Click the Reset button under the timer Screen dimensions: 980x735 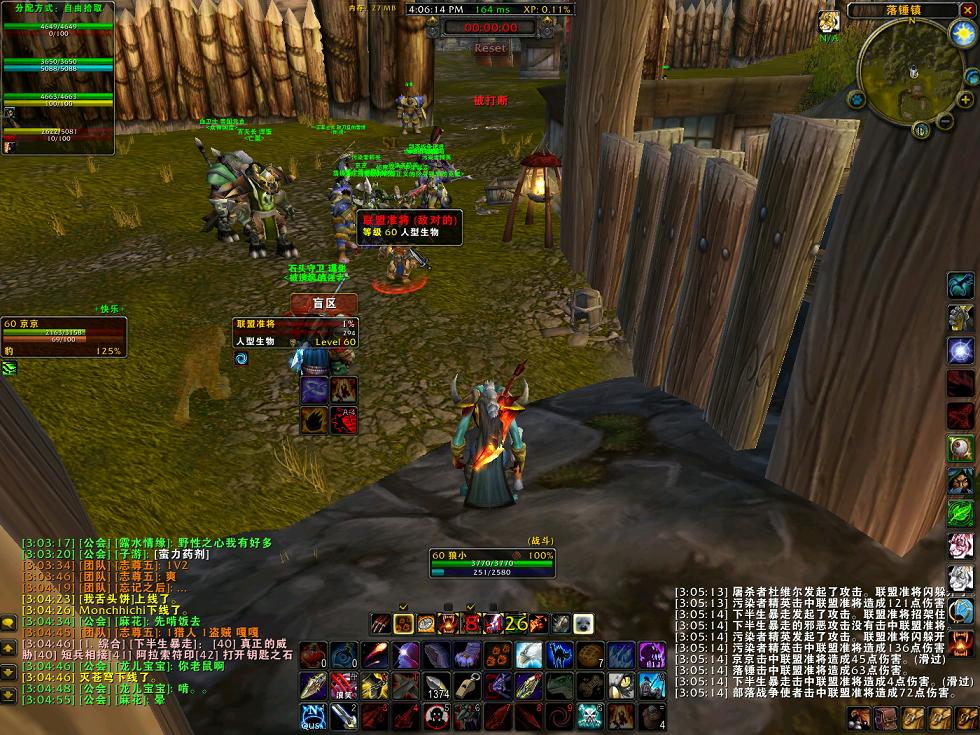(490, 48)
